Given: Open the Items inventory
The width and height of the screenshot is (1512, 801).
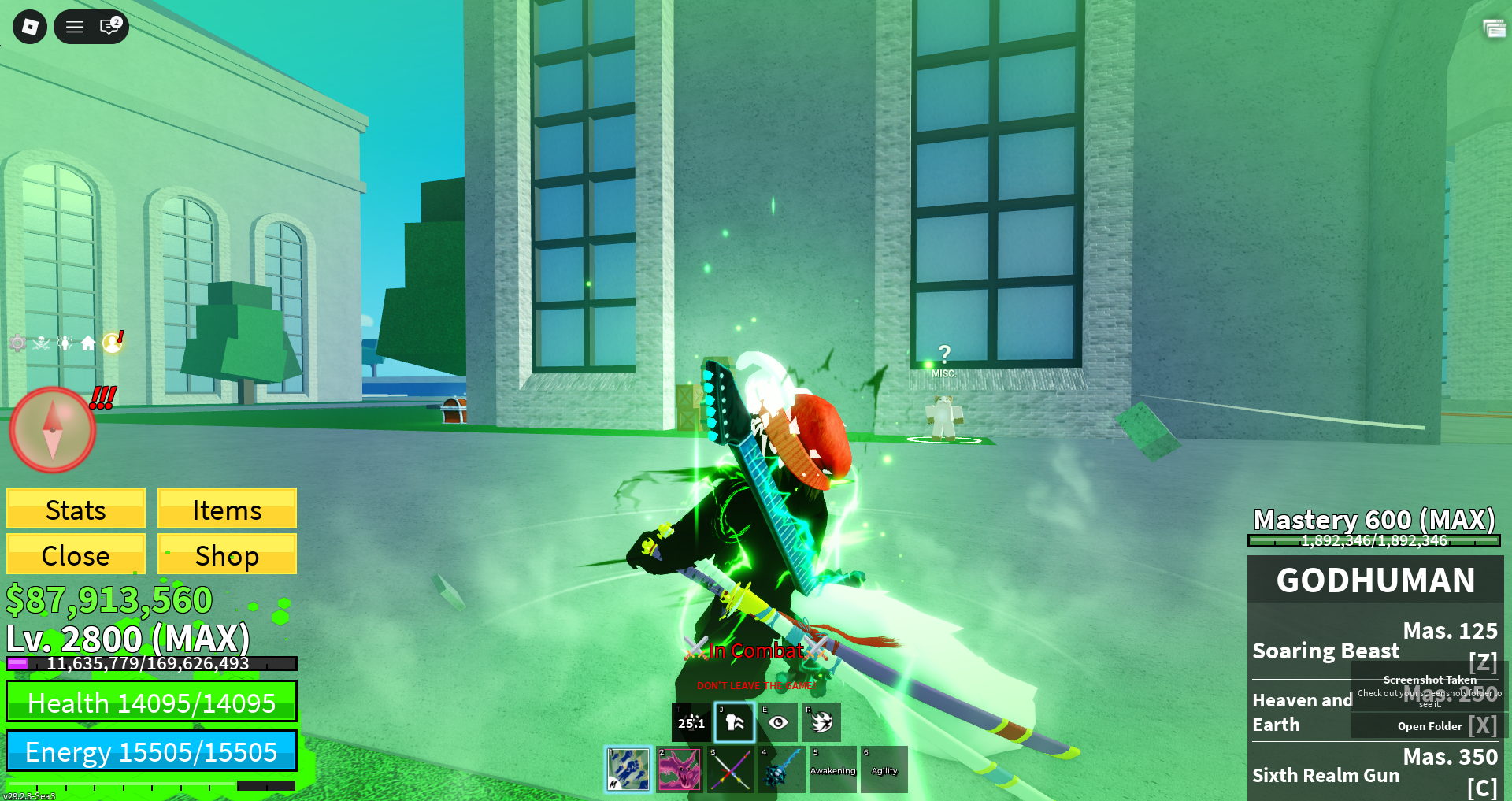Looking at the screenshot, I should 227,510.
